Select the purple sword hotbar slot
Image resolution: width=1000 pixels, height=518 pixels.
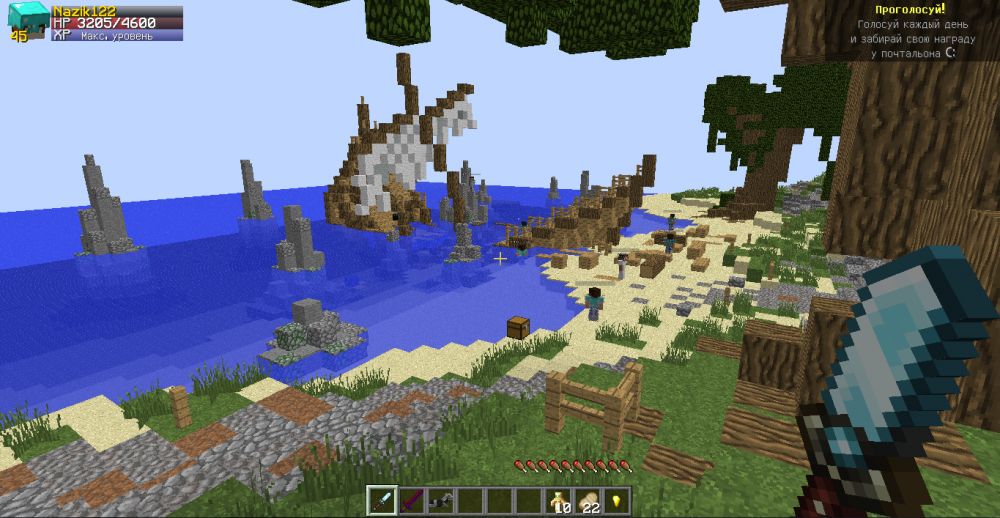[411, 500]
